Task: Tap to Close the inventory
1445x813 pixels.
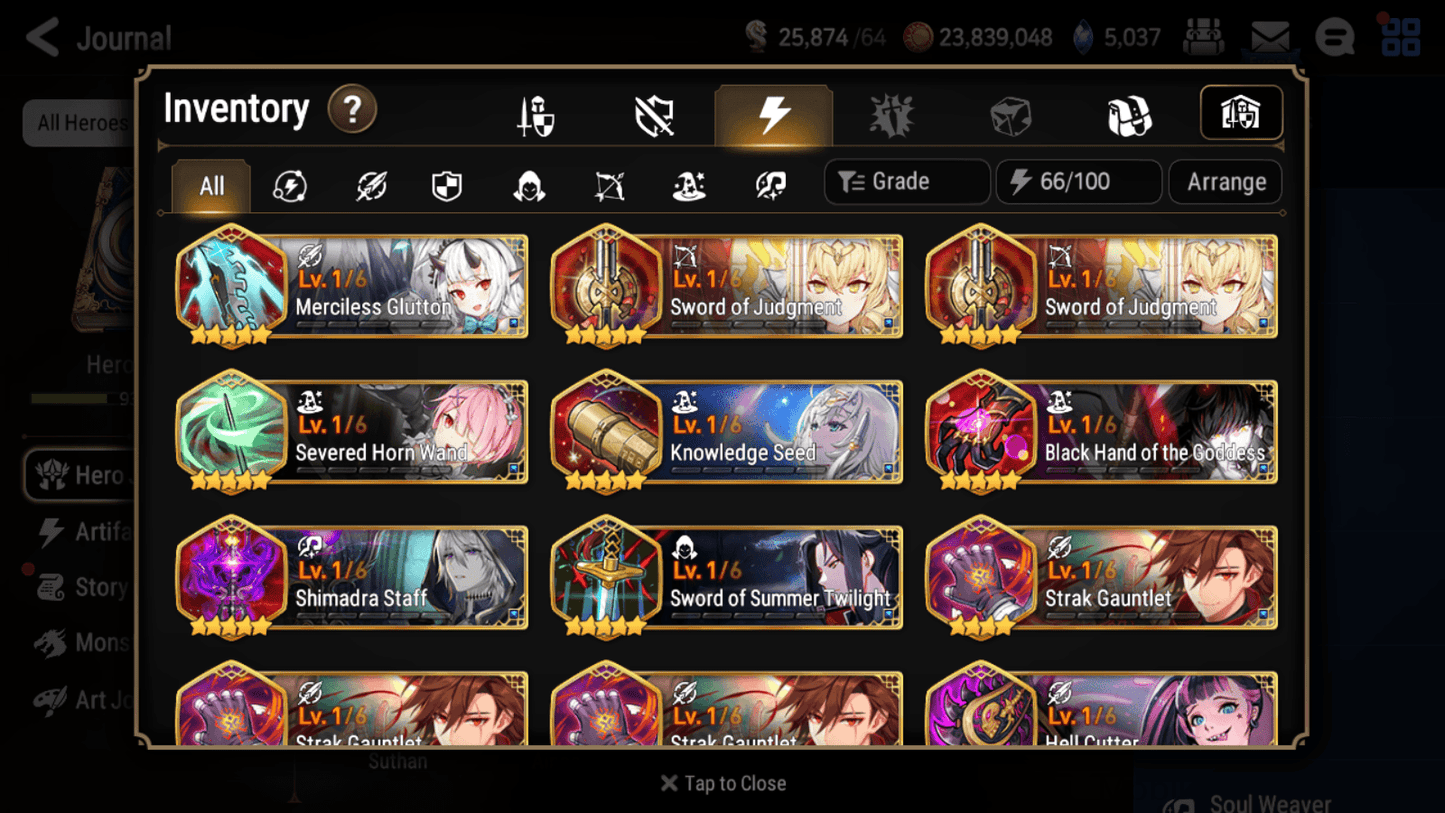Action: [723, 783]
